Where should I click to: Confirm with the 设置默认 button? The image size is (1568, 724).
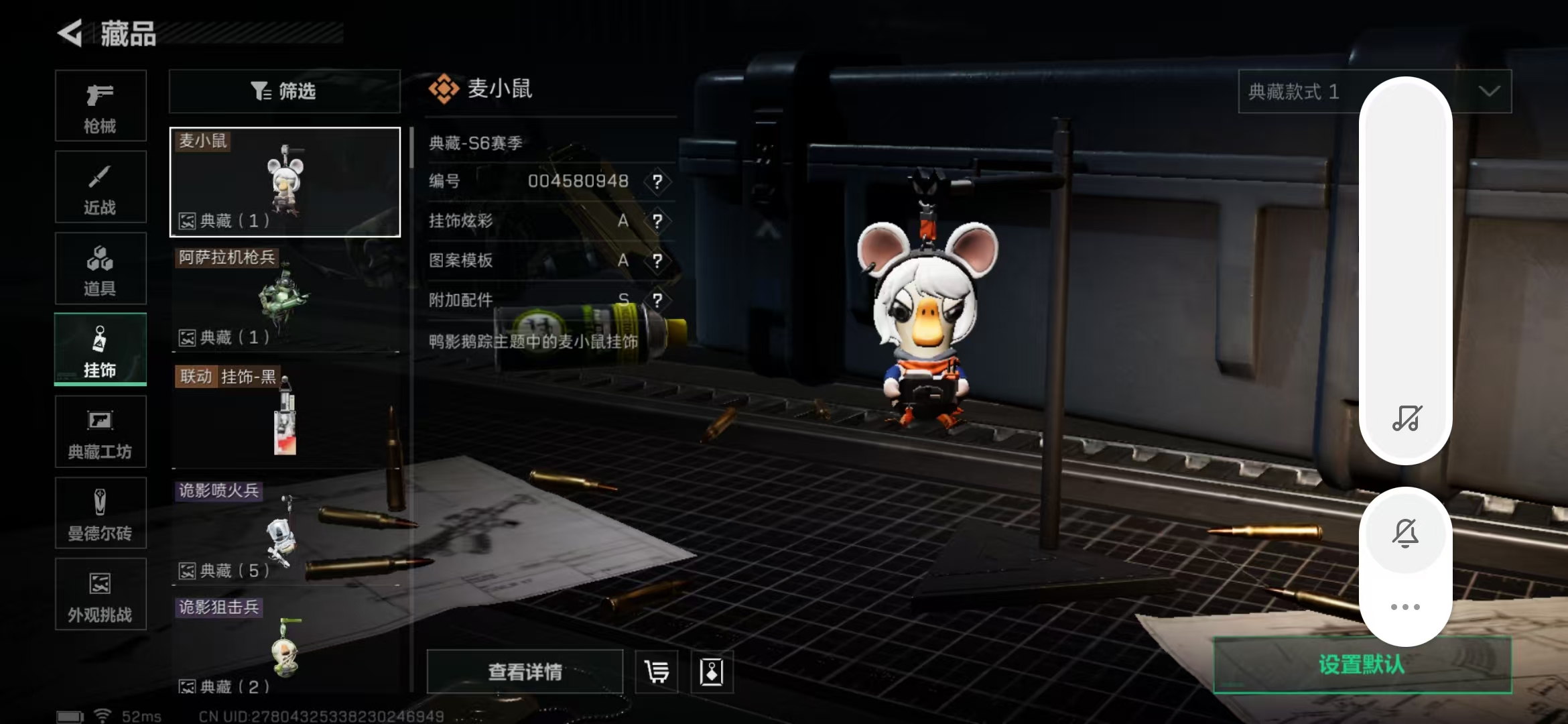(x=1362, y=664)
